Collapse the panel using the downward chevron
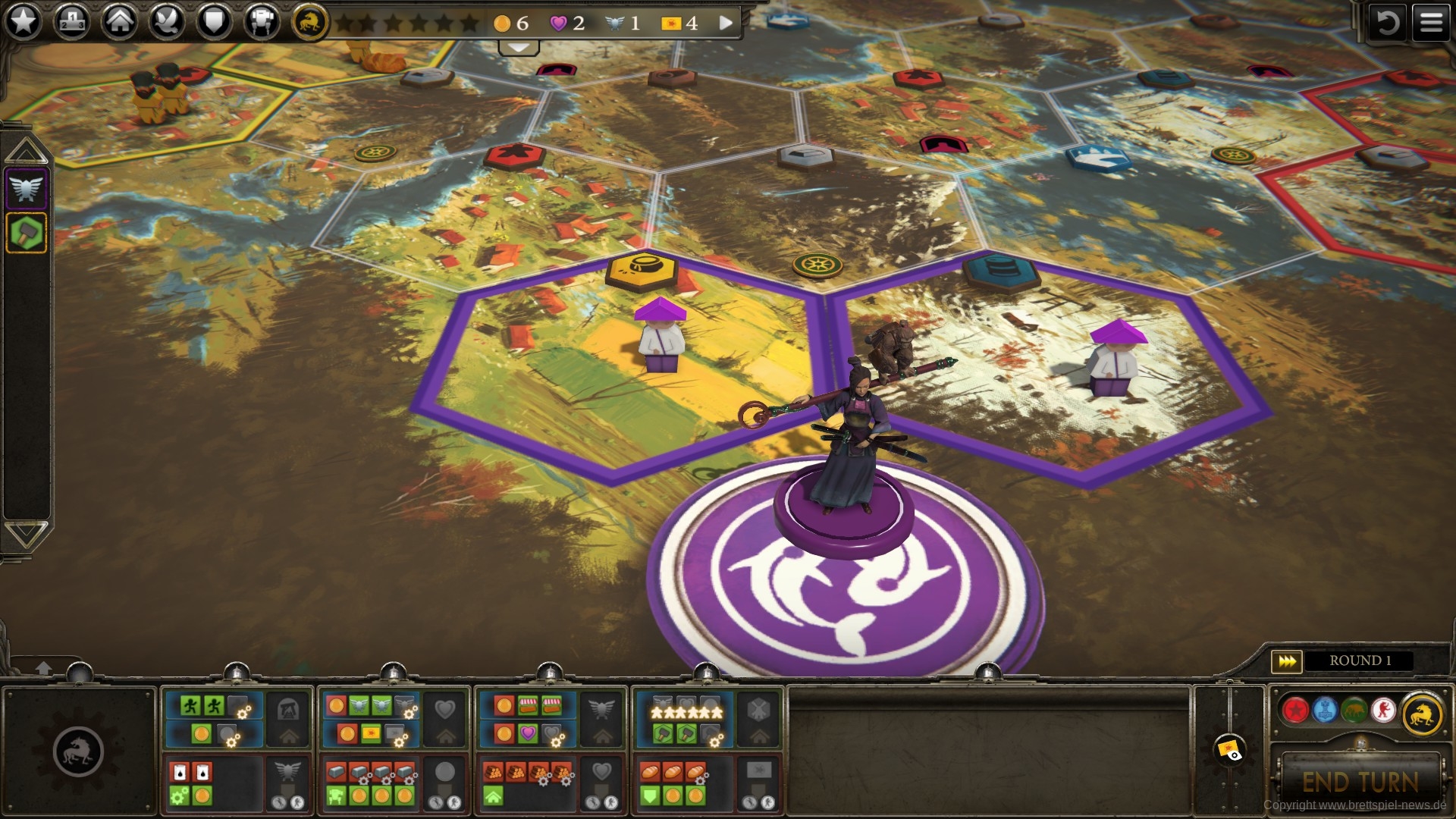This screenshot has height=819, width=1456. coord(518,48)
